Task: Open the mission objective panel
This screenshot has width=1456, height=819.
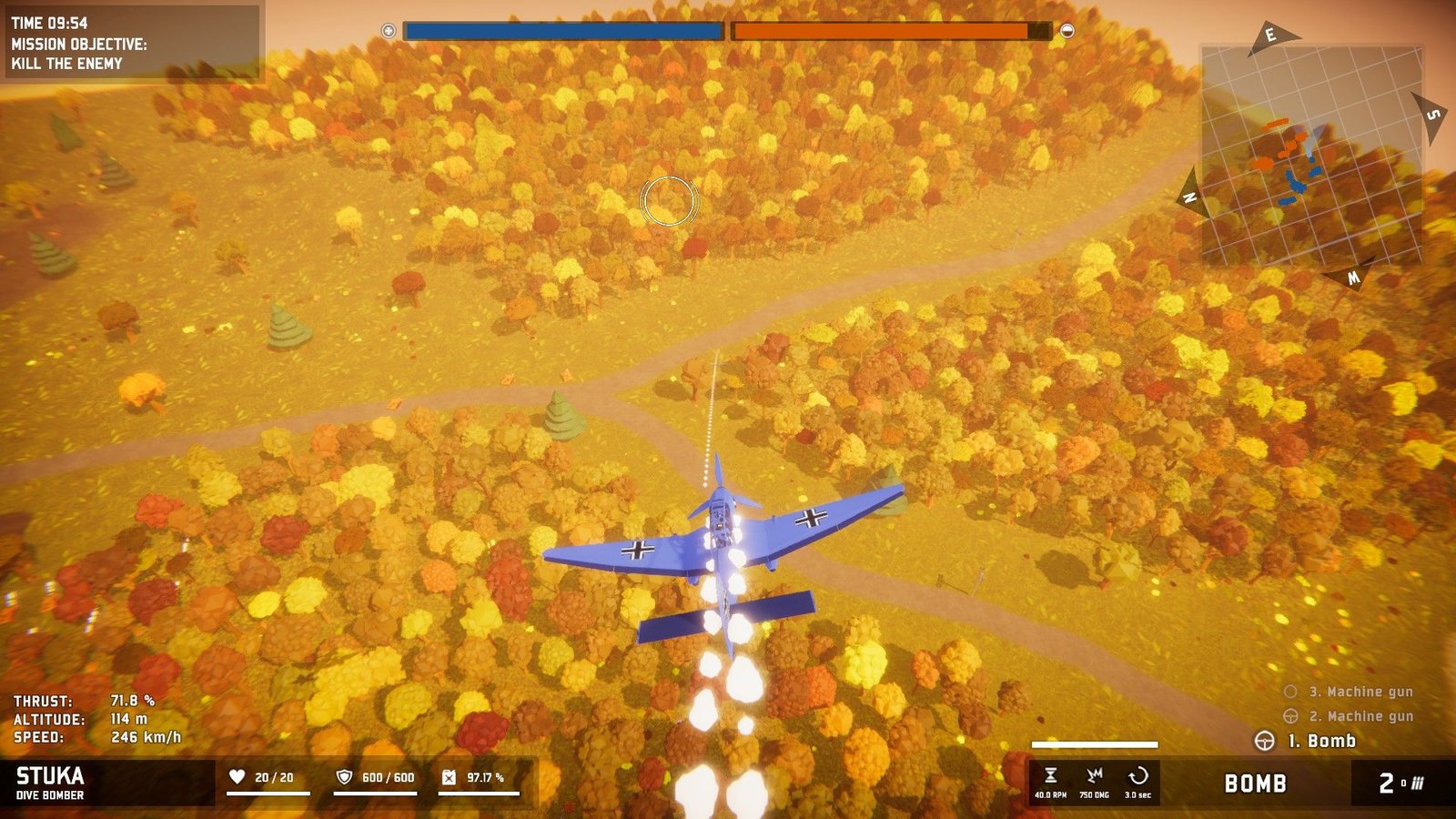Action: click(132, 44)
